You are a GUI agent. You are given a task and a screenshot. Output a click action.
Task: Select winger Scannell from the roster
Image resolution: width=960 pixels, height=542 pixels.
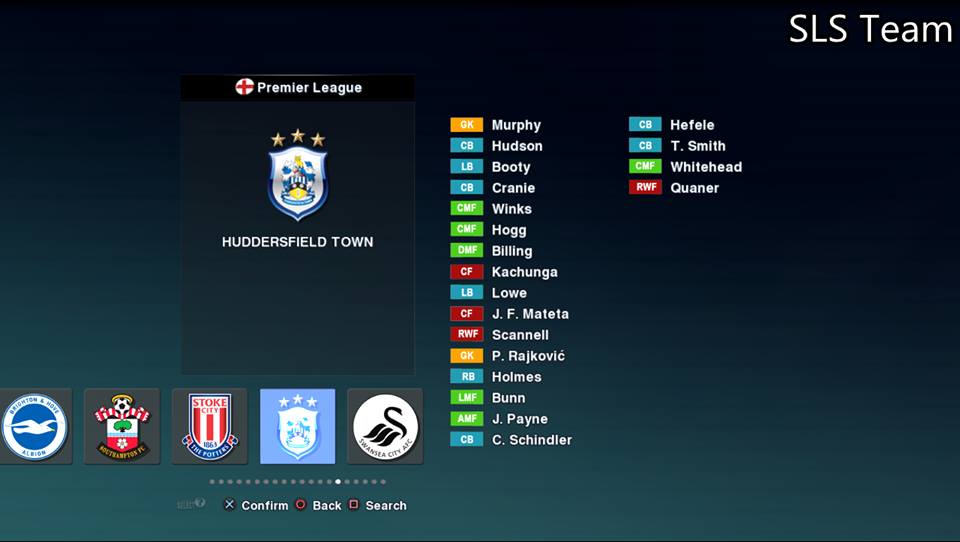[x=519, y=335]
